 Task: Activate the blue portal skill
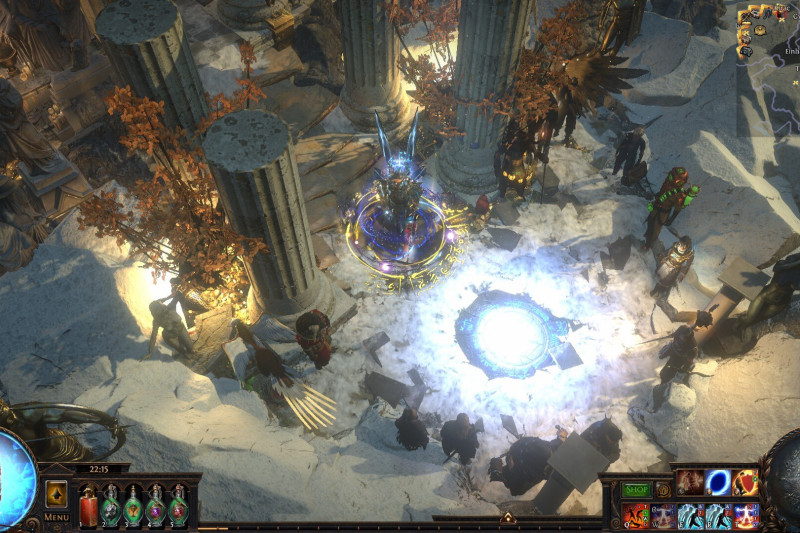tap(718, 483)
